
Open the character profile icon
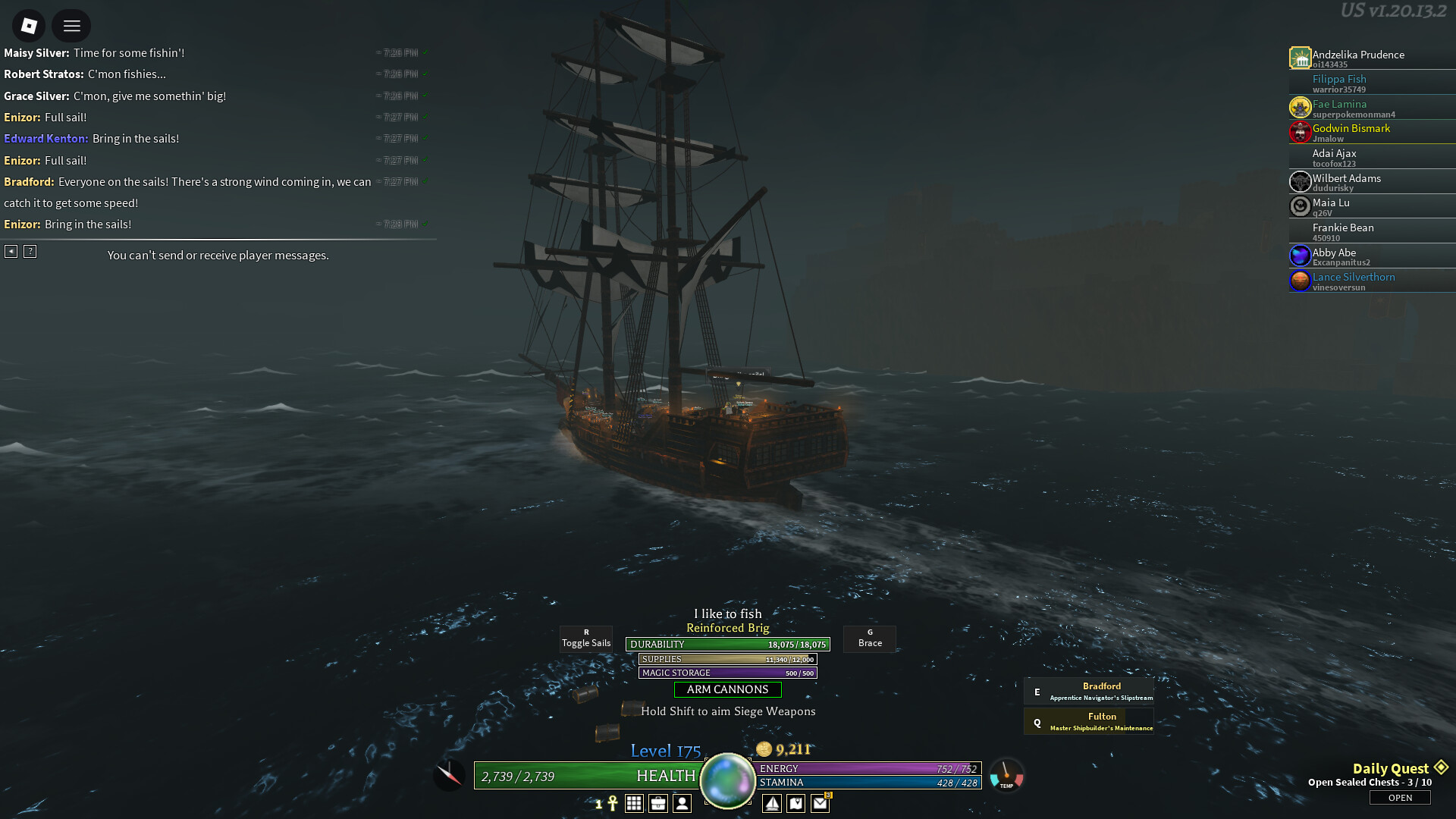tap(682, 804)
